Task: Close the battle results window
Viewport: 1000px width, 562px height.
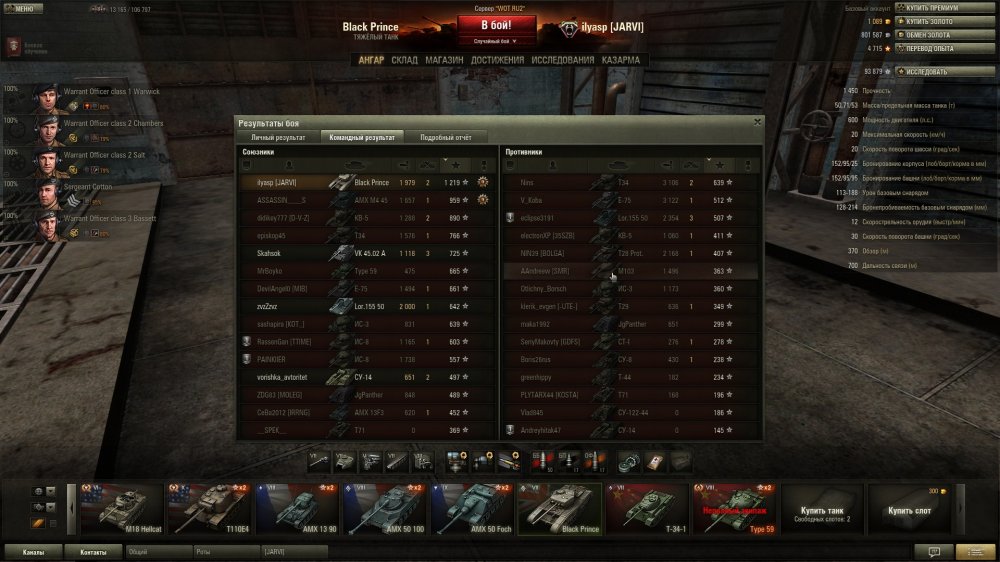Action: tap(756, 121)
